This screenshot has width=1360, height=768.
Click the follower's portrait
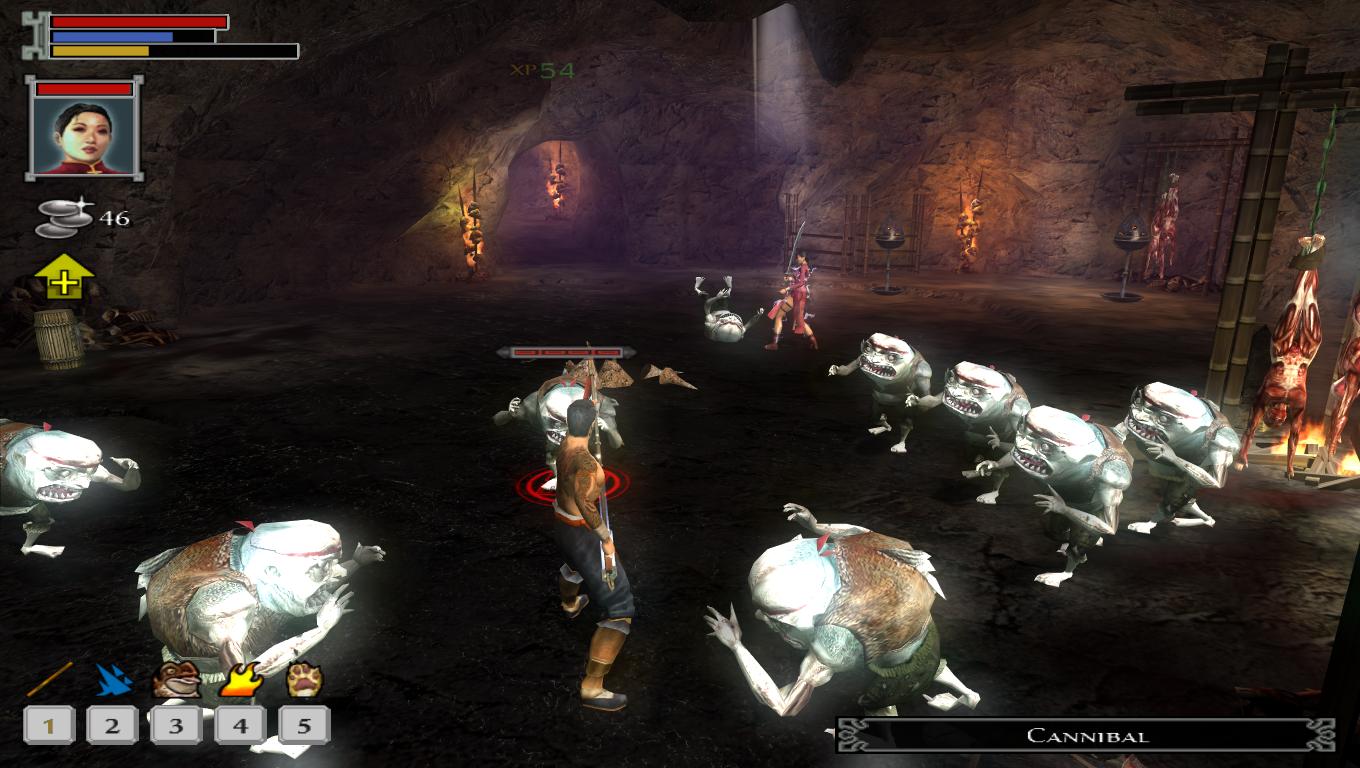click(x=84, y=137)
